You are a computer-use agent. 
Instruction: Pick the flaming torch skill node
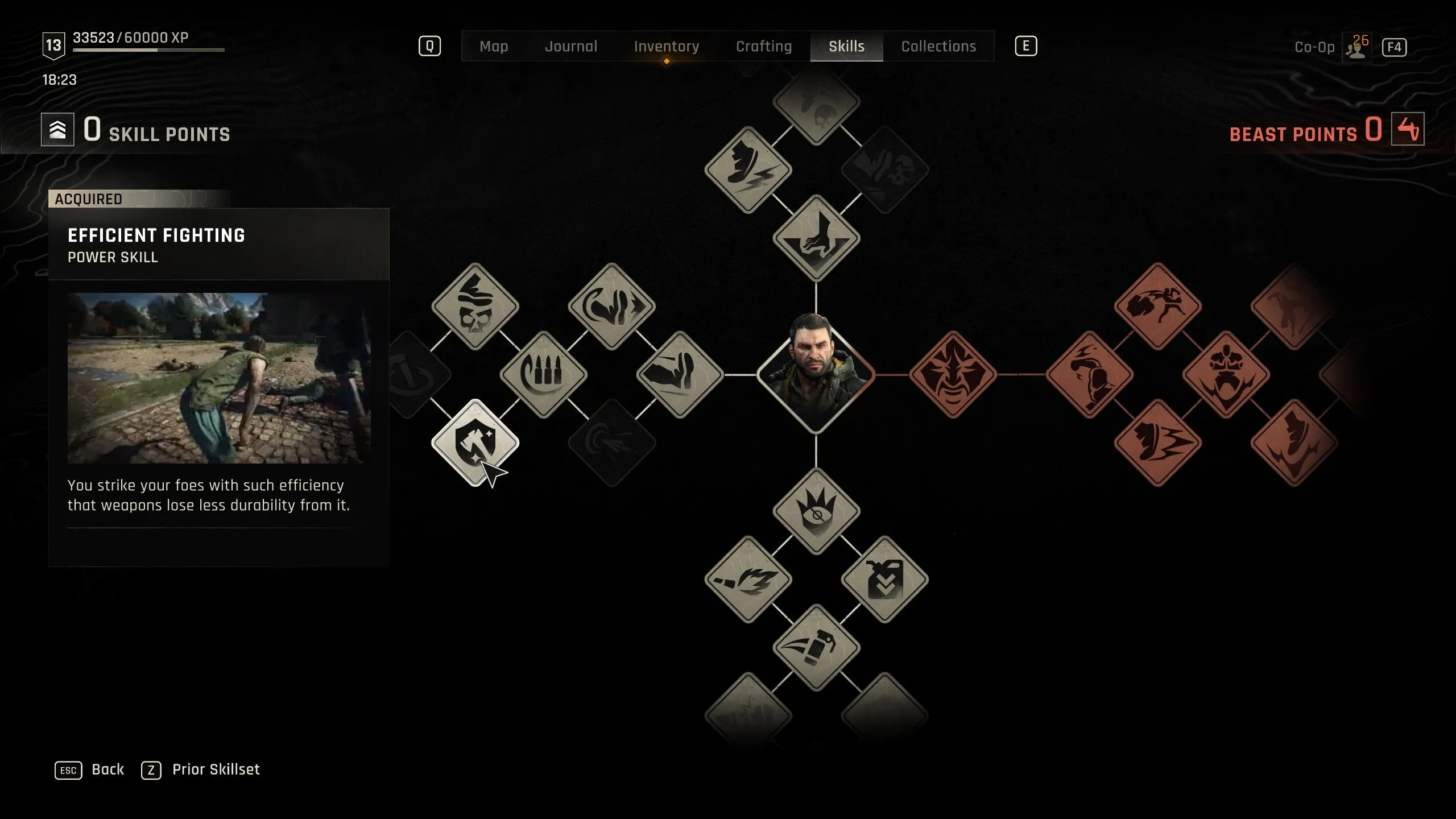[748, 579]
